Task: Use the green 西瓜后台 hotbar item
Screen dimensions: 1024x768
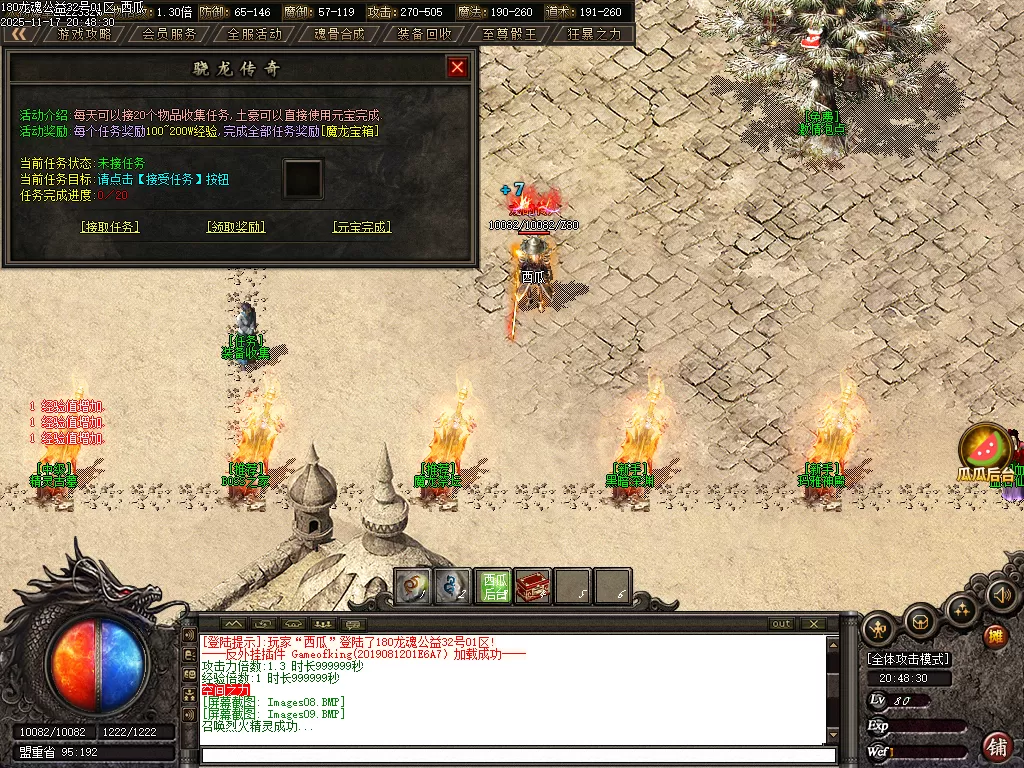Action: point(493,587)
